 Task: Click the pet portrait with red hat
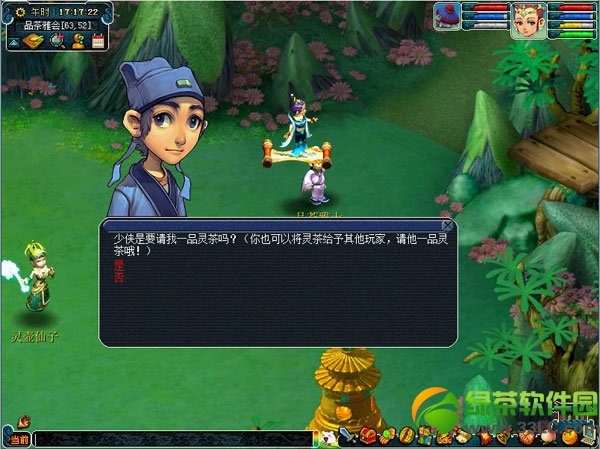(x=448, y=16)
